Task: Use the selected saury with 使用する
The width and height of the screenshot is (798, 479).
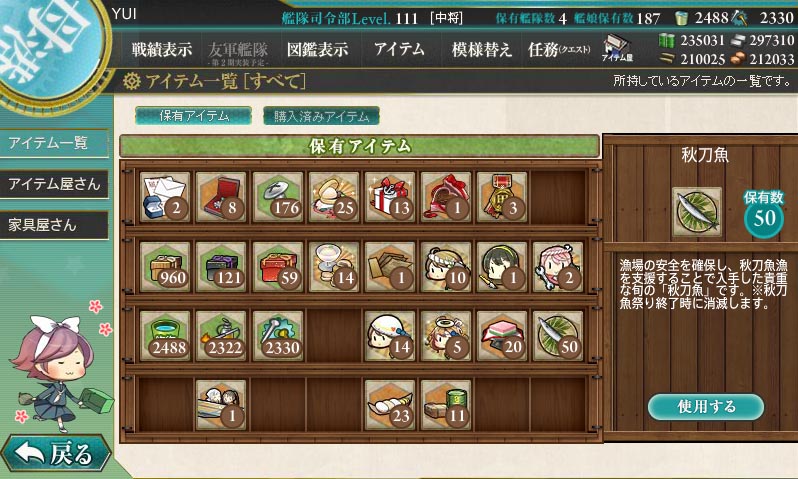Action: 705,407
